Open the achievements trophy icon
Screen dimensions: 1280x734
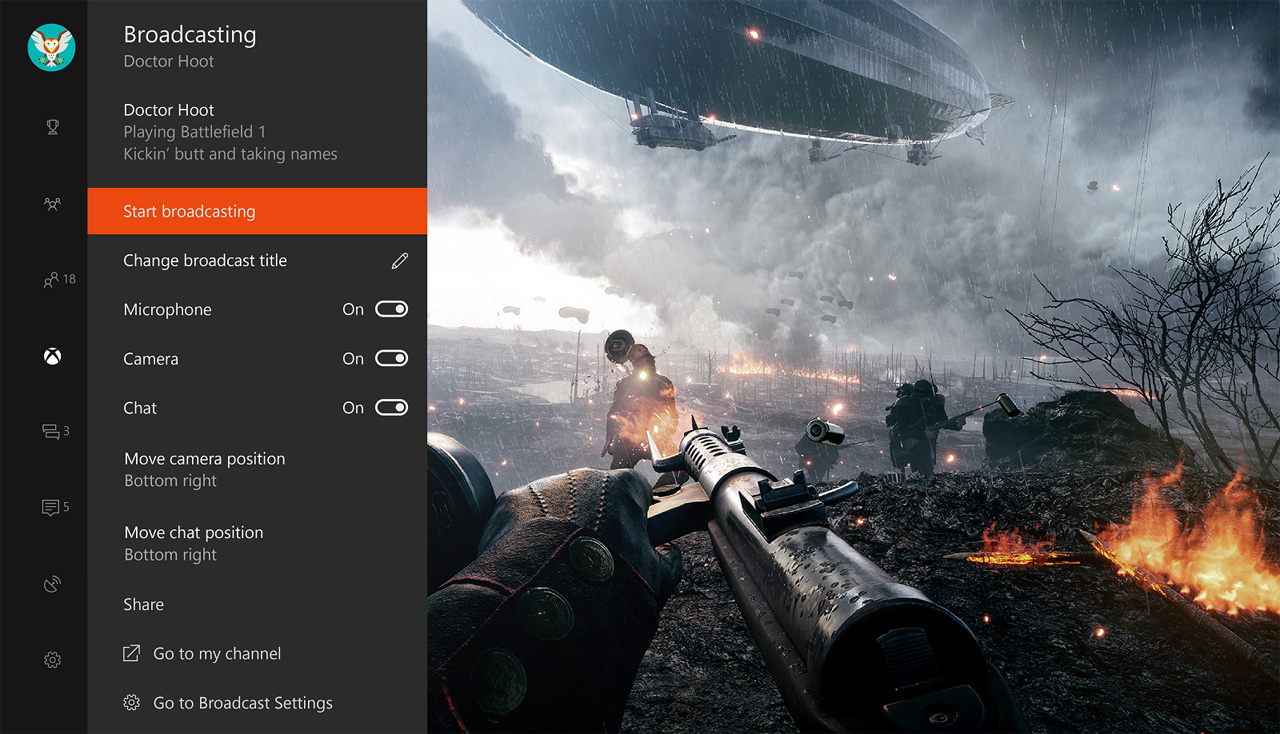(50, 127)
